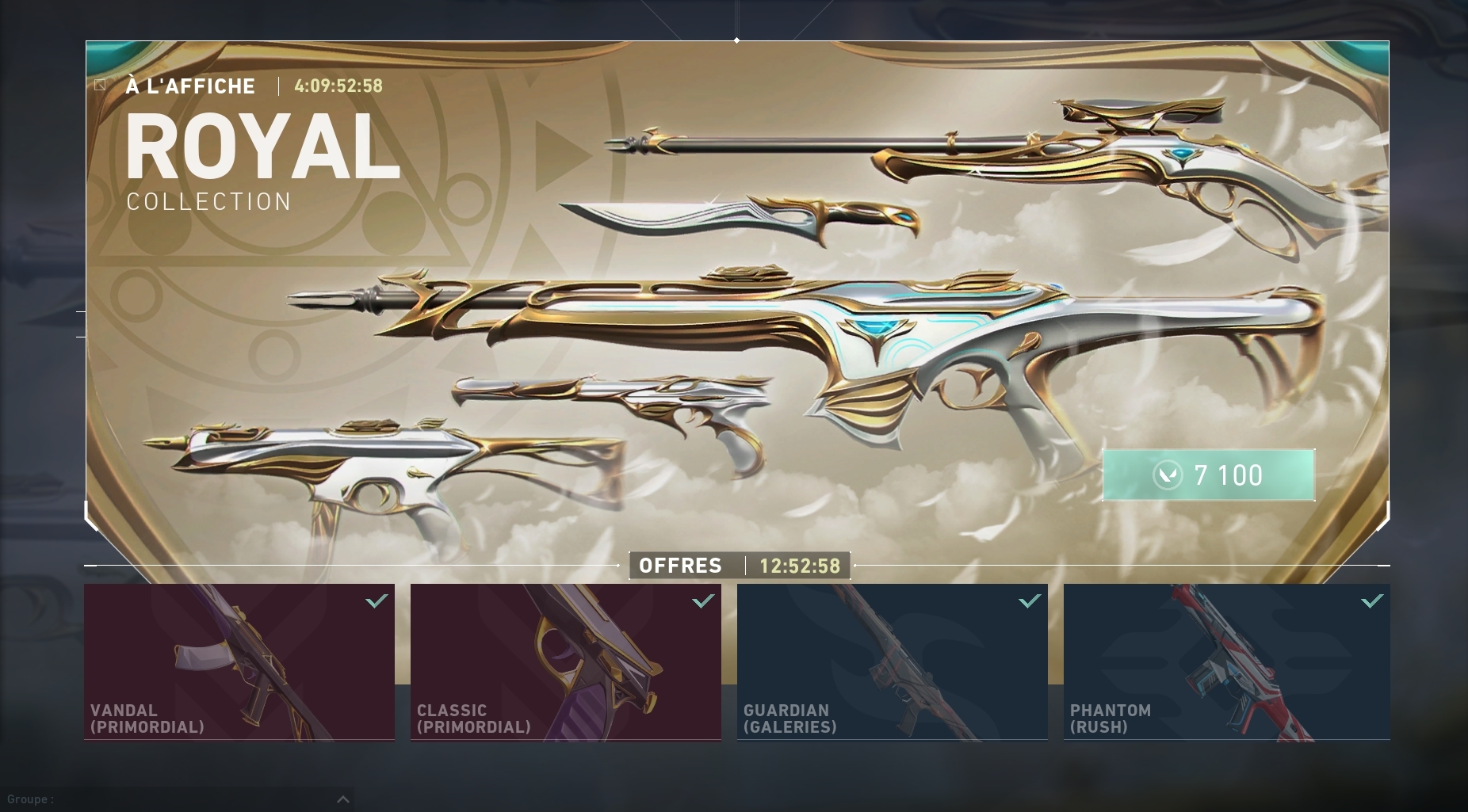Select the Vandal (Primordial) offer
This screenshot has width=1468, height=812.
pyautogui.click(x=239, y=662)
